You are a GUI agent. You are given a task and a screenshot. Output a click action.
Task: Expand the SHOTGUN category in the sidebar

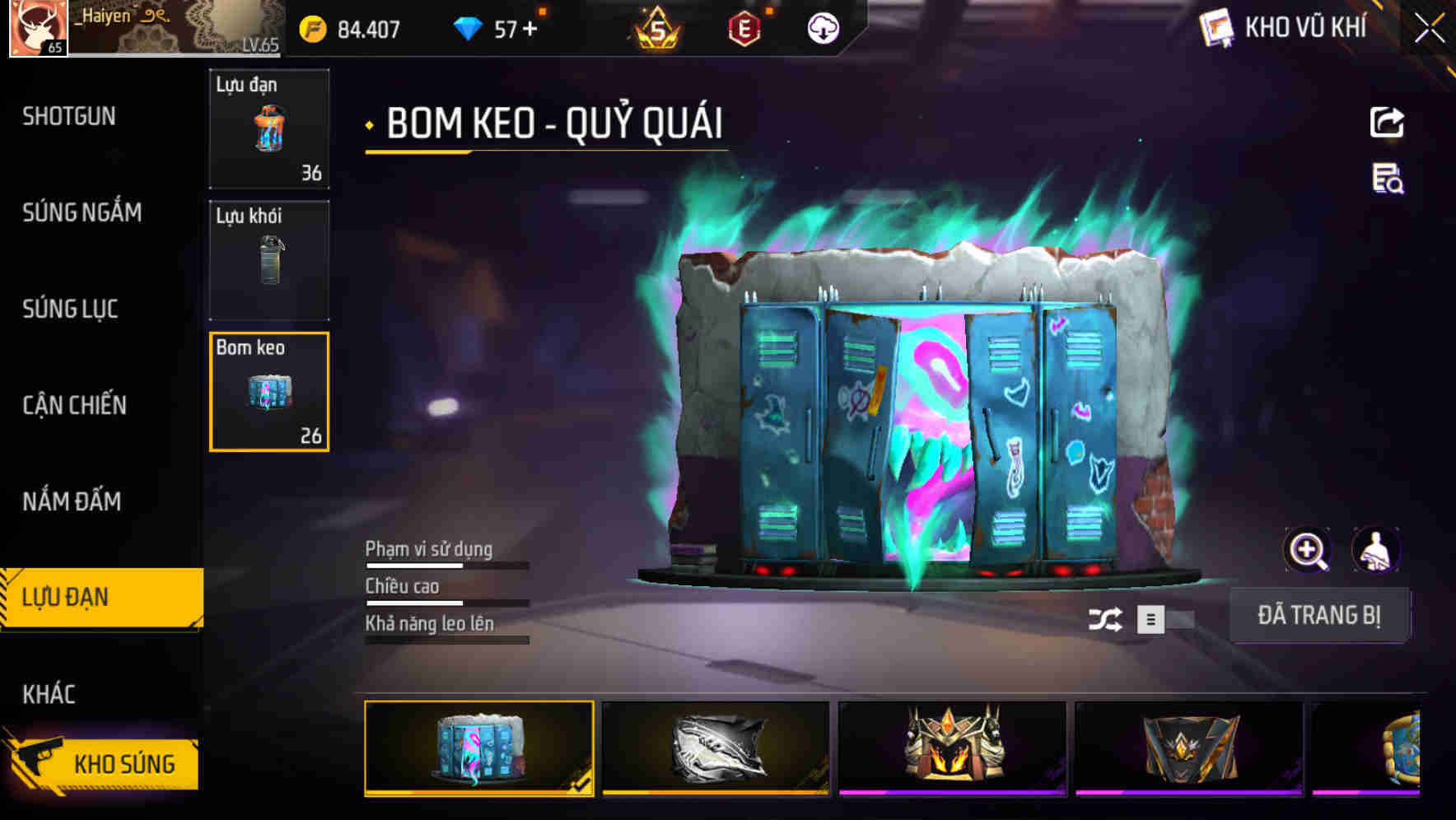(x=69, y=117)
